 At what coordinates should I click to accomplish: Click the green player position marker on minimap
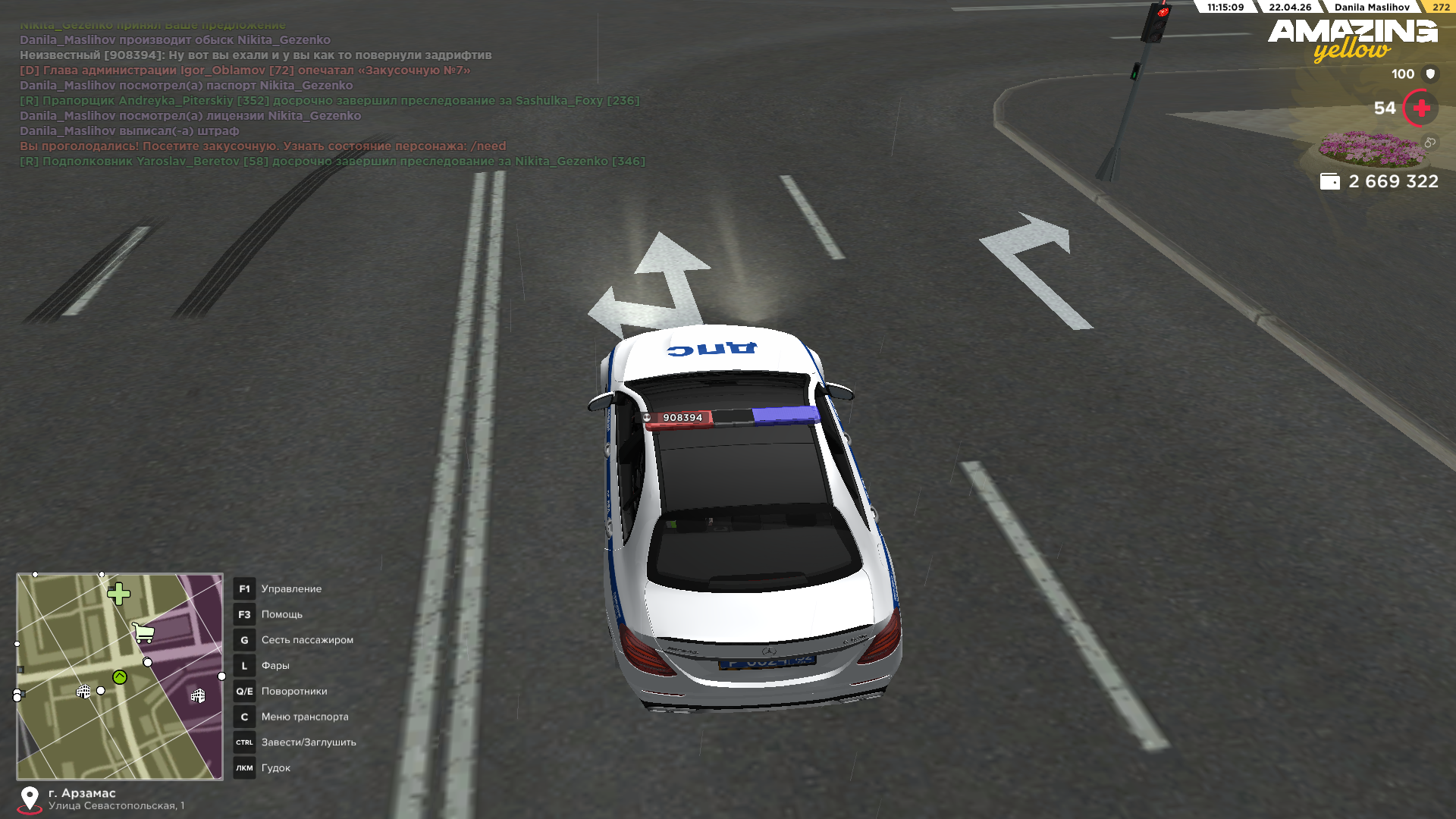[x=120, y=677]
